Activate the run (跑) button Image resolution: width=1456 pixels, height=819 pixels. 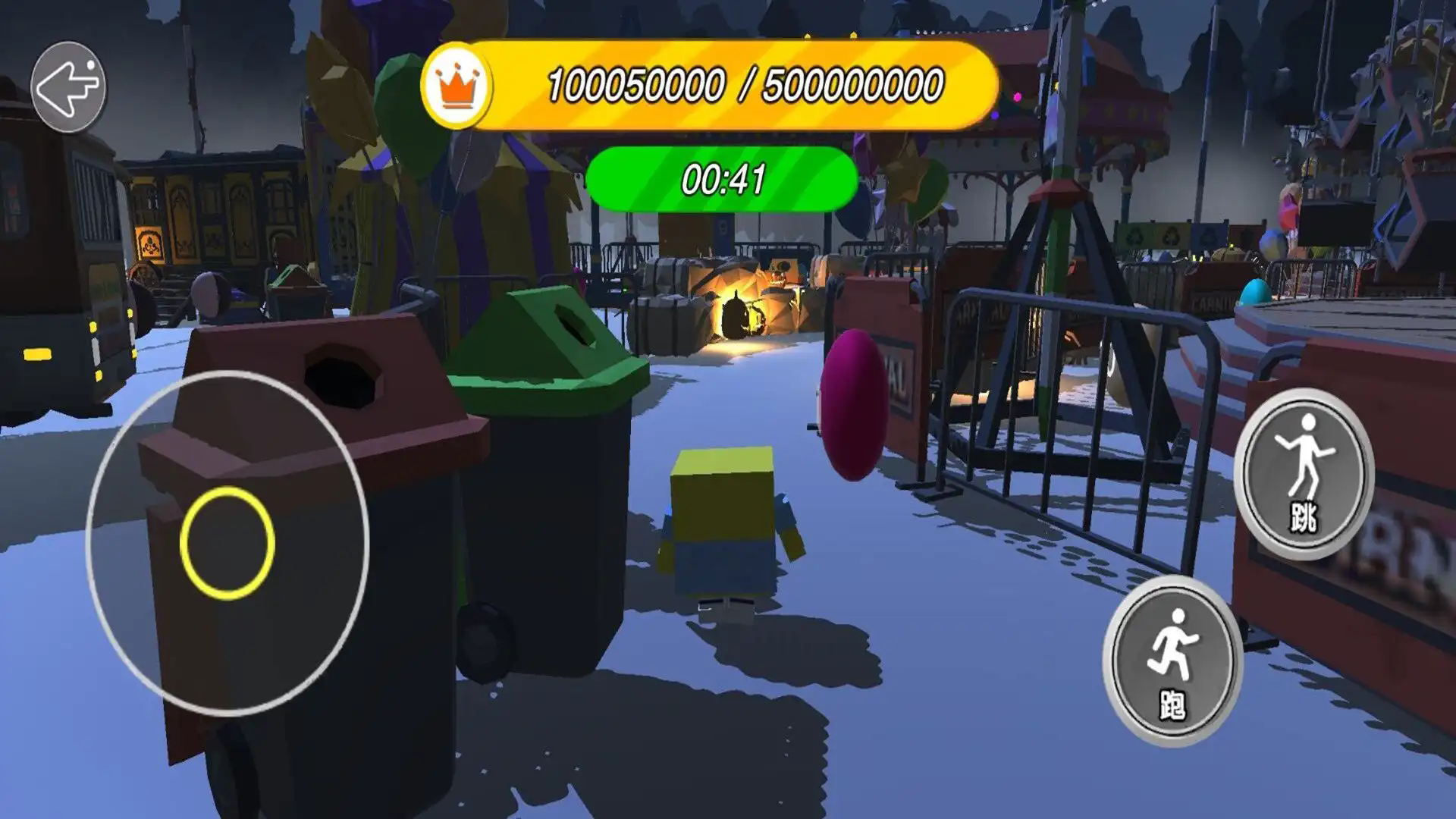pyautogui.click(x=1172, y=661)
